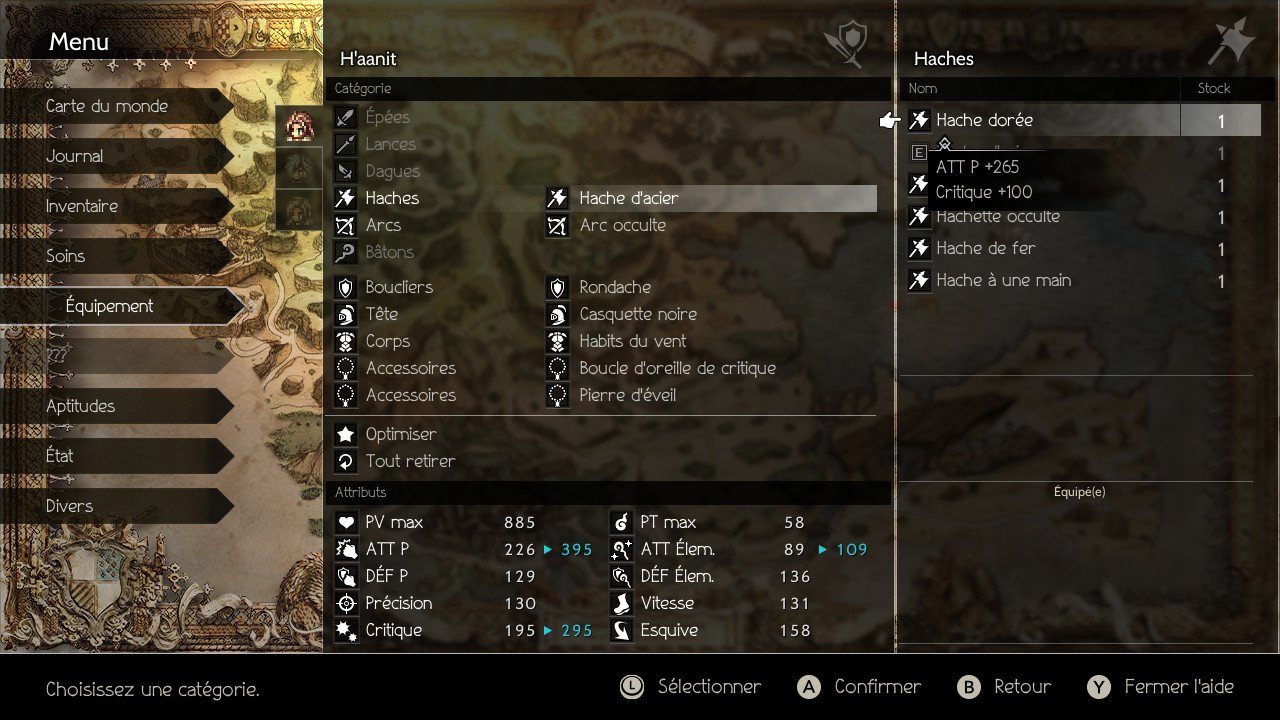The width and height of the screenshot is (1280, 720).
Task: Select the Haches equipment category
Action: [392, 198]
